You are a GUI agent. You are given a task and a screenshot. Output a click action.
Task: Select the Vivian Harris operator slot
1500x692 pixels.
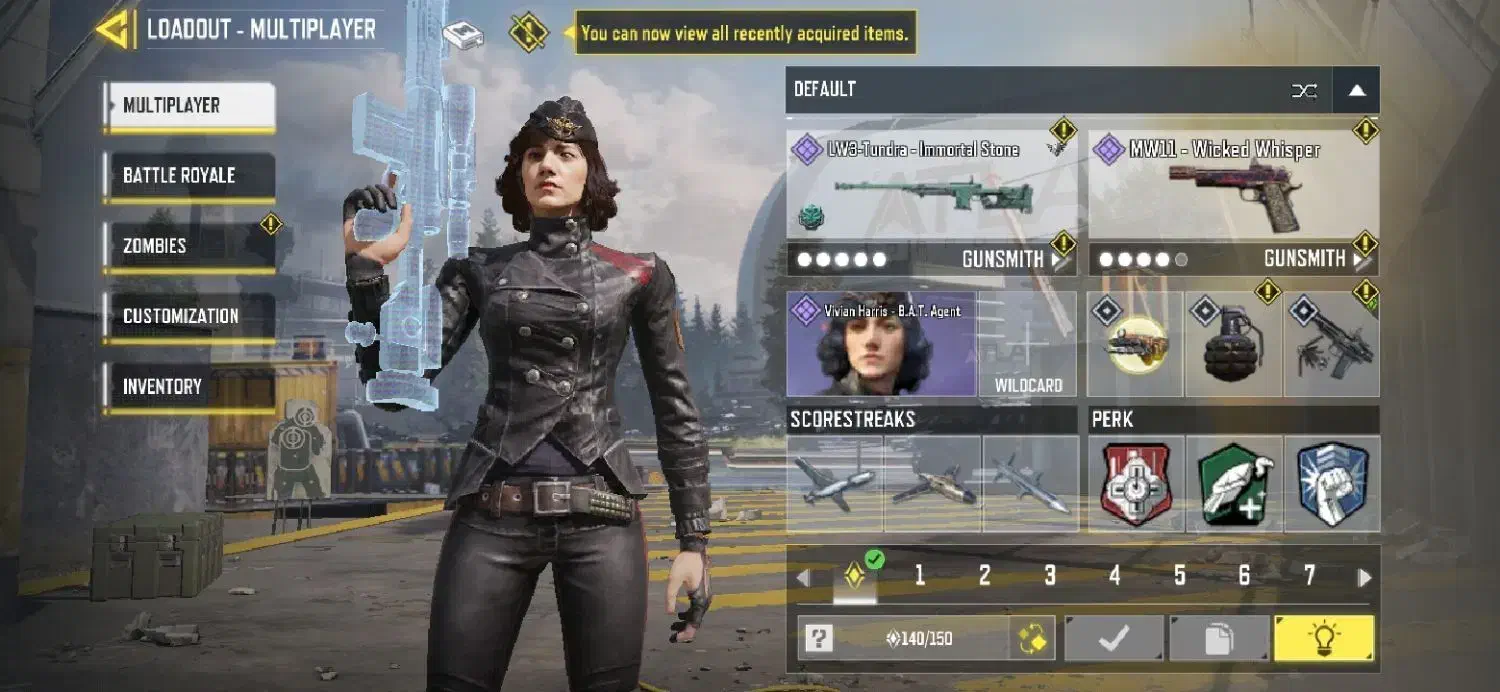click(881, 344)
